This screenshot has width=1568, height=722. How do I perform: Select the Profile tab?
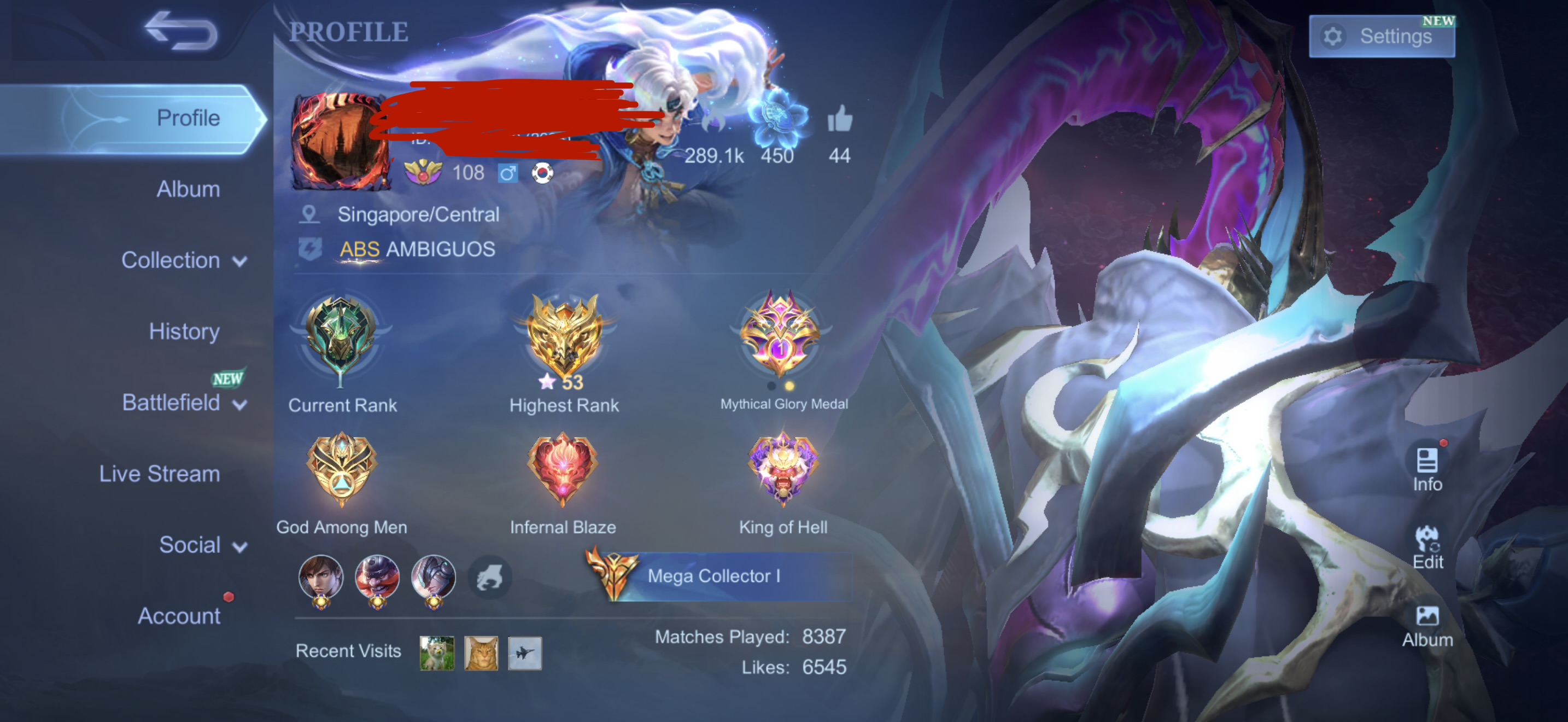point(188,118)
